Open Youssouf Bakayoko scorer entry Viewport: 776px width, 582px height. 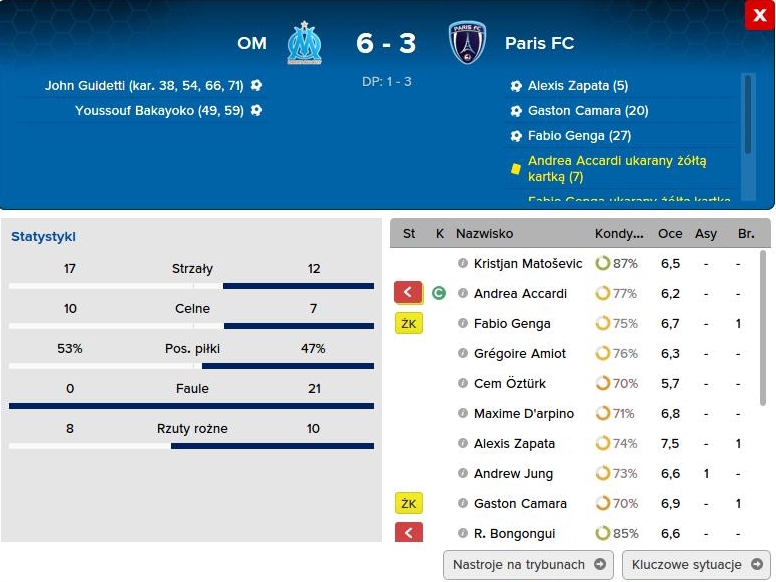click(159, 111)
